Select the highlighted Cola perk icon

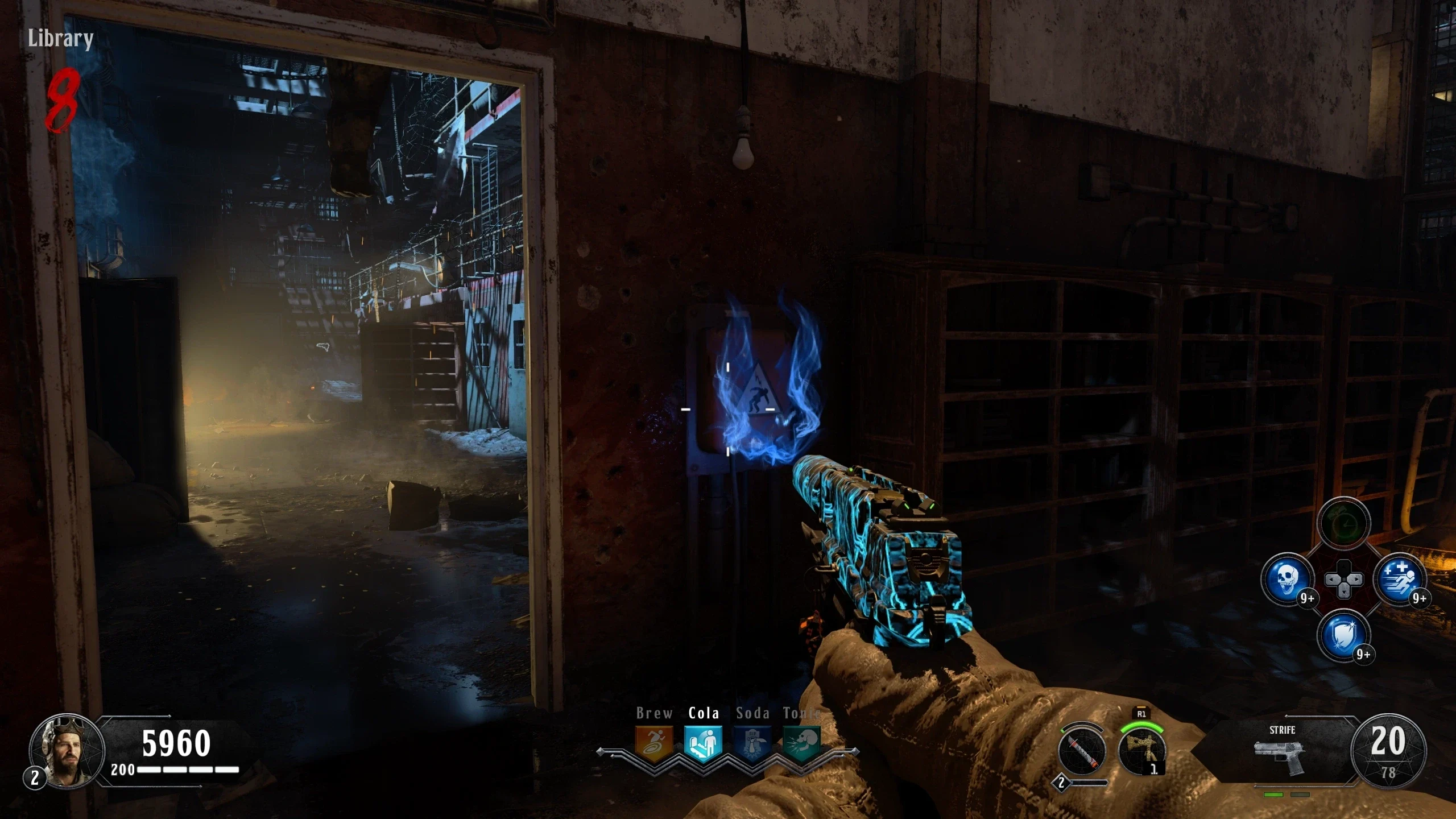click(x=703, y=743)
